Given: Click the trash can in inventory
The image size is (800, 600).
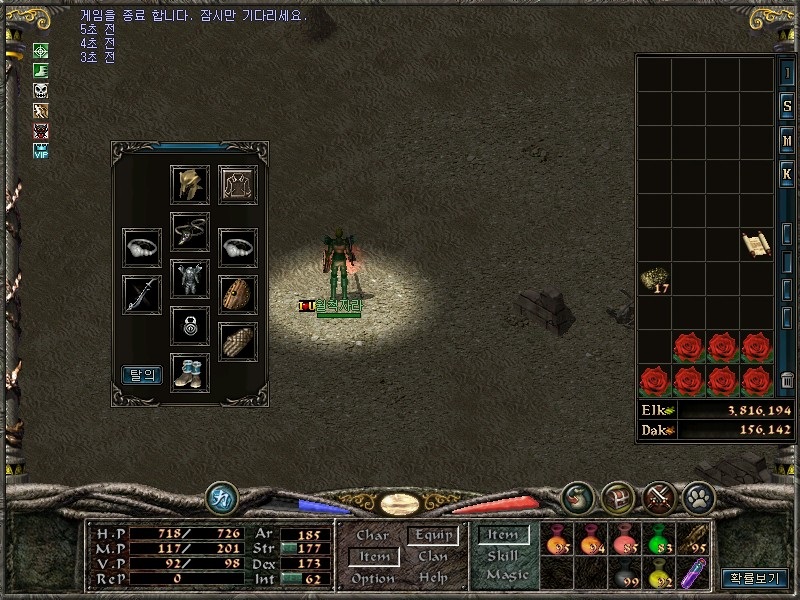Looking at the screenshot, I should [787, 380].
